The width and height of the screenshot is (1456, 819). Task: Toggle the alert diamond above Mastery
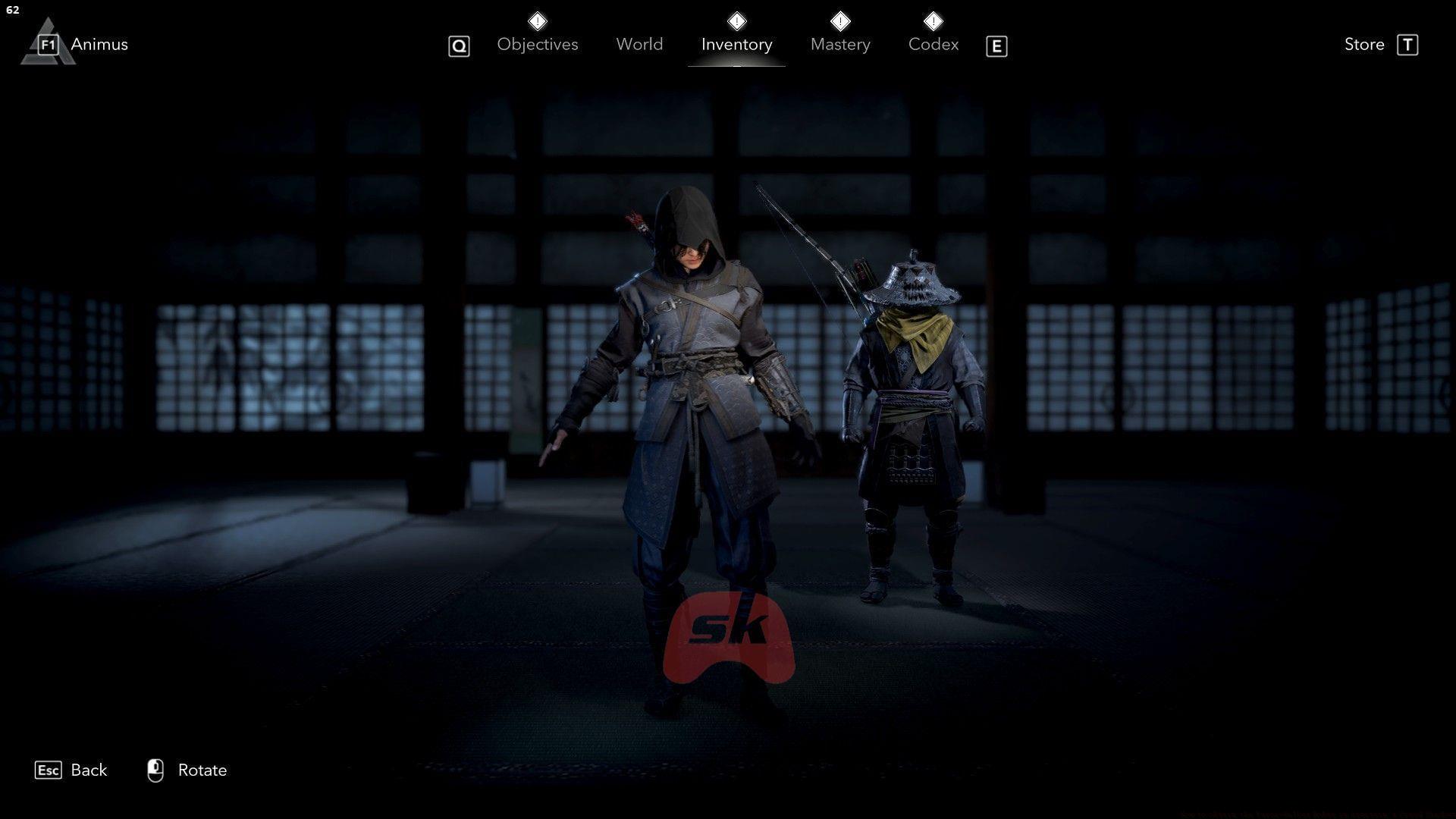coord(840,20)
